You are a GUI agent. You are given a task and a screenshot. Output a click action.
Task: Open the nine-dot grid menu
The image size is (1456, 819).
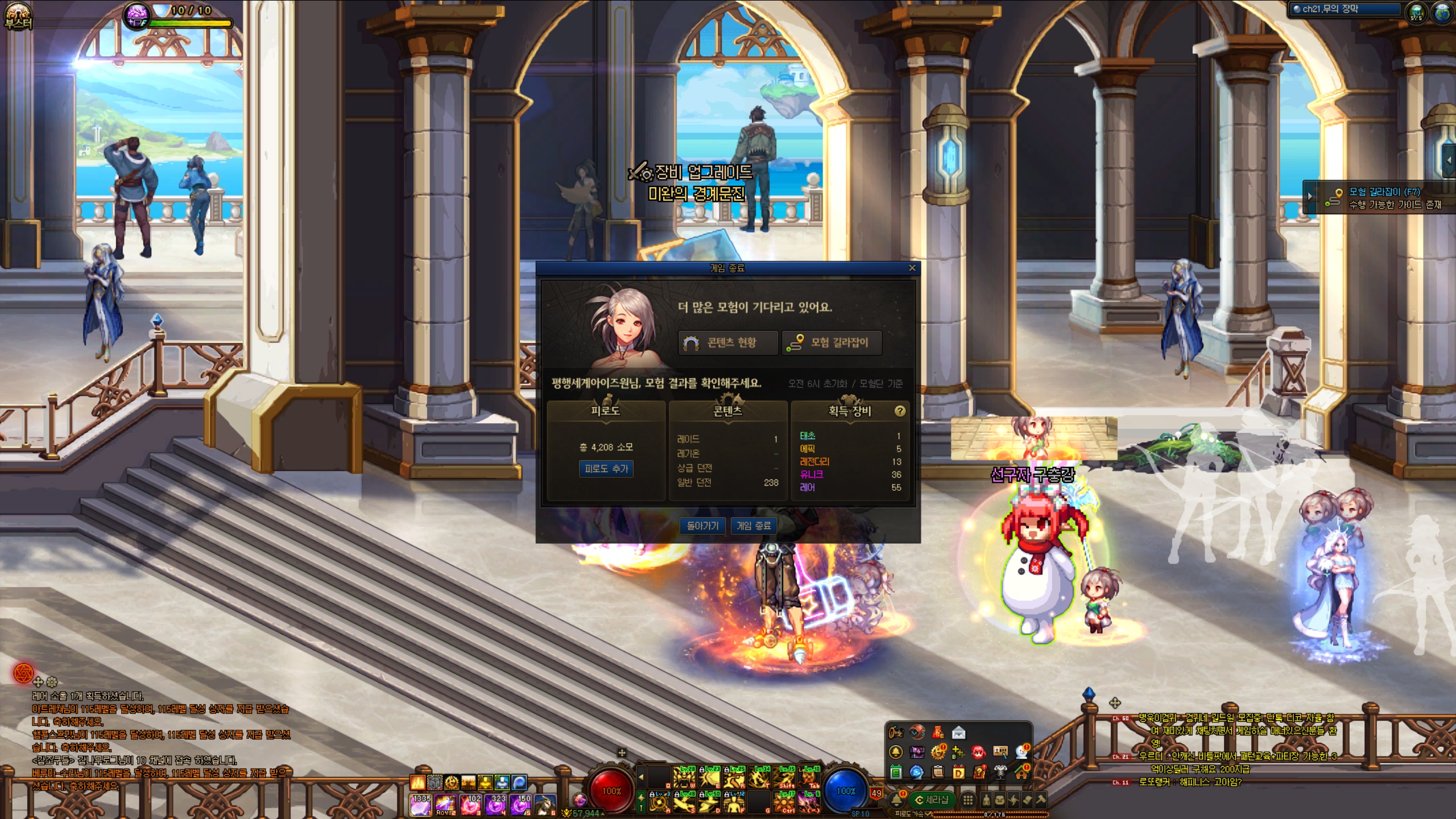coord(967,800)
